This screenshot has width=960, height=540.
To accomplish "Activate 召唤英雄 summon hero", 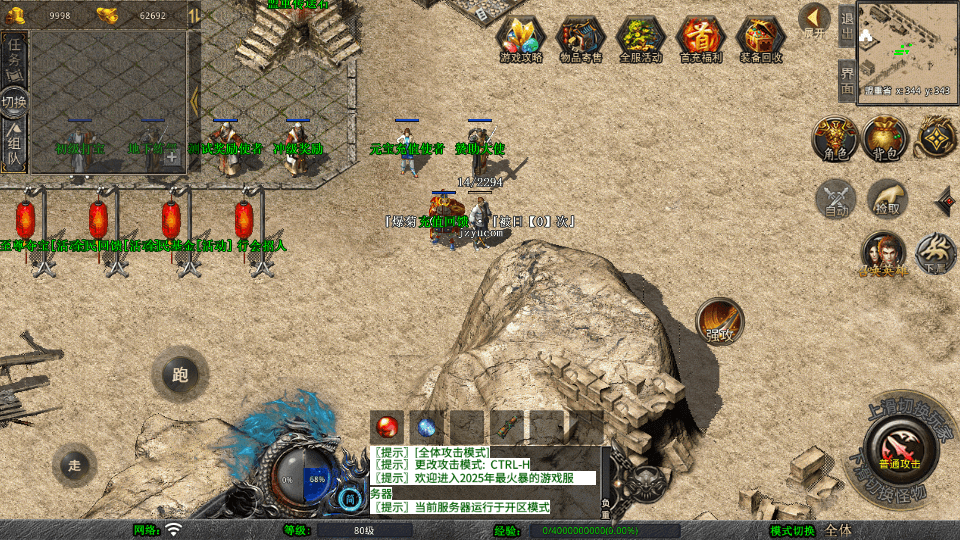I will pyautogui.click(x=883, y=254).
